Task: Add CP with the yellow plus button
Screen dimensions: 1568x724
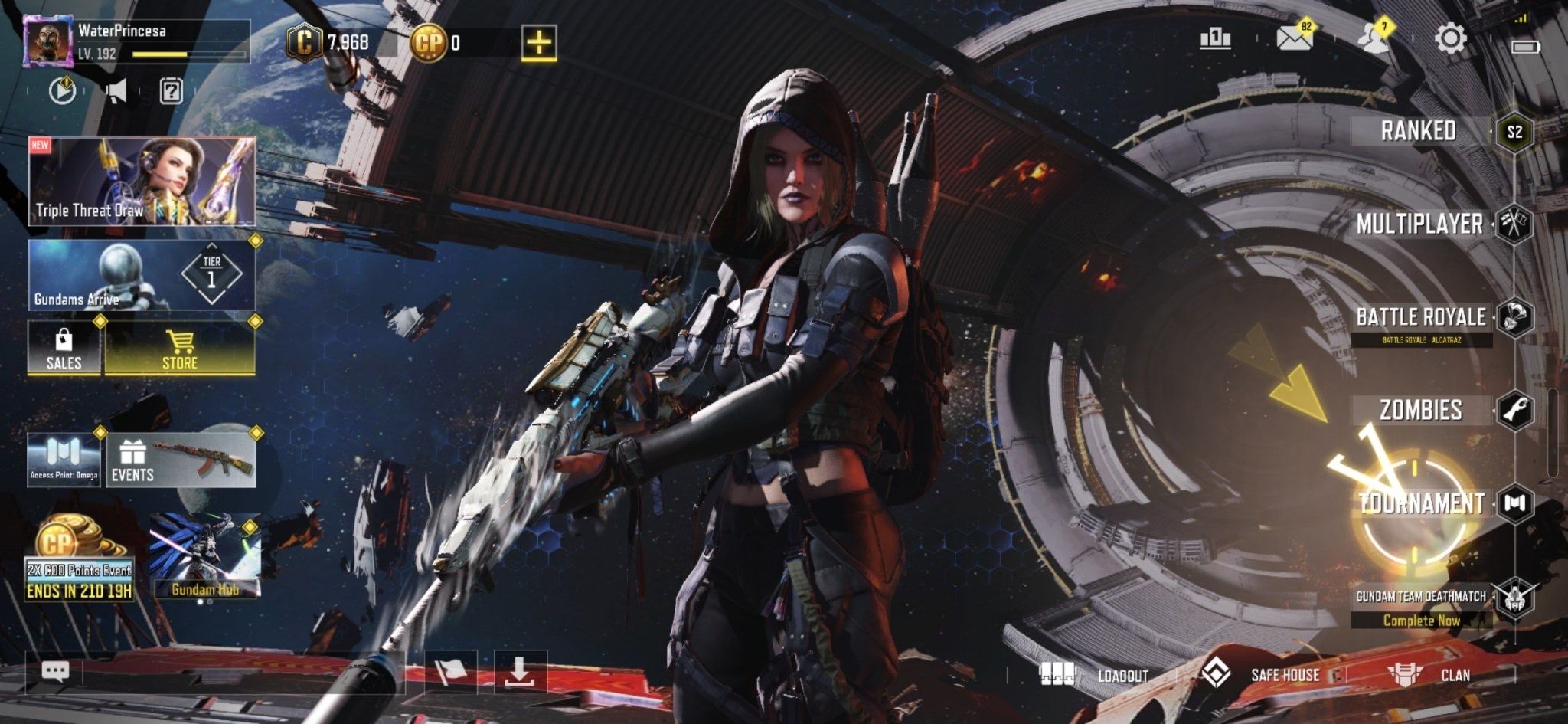Action: (539, 43)
